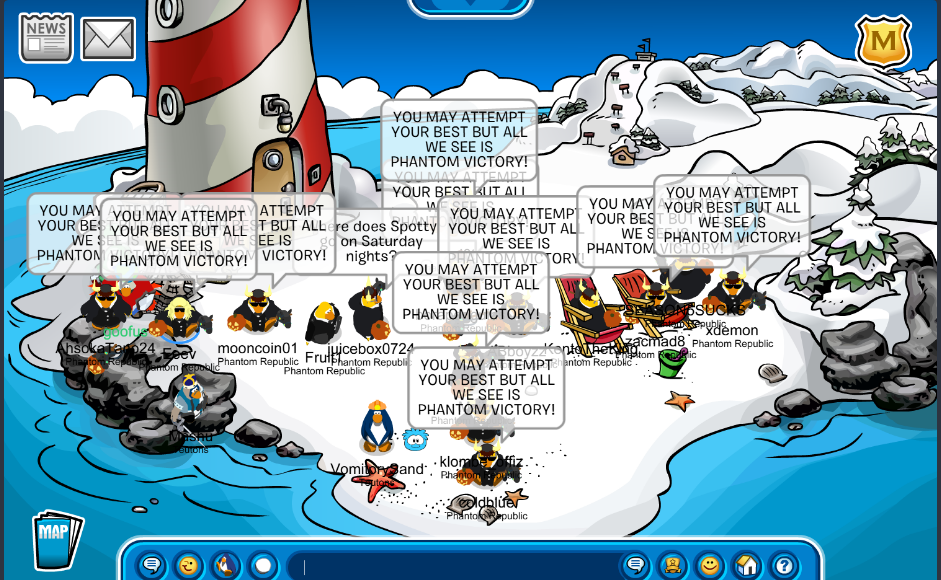Open the News newspaper
This screenshot has height=580, width=941.
[46, 37]
